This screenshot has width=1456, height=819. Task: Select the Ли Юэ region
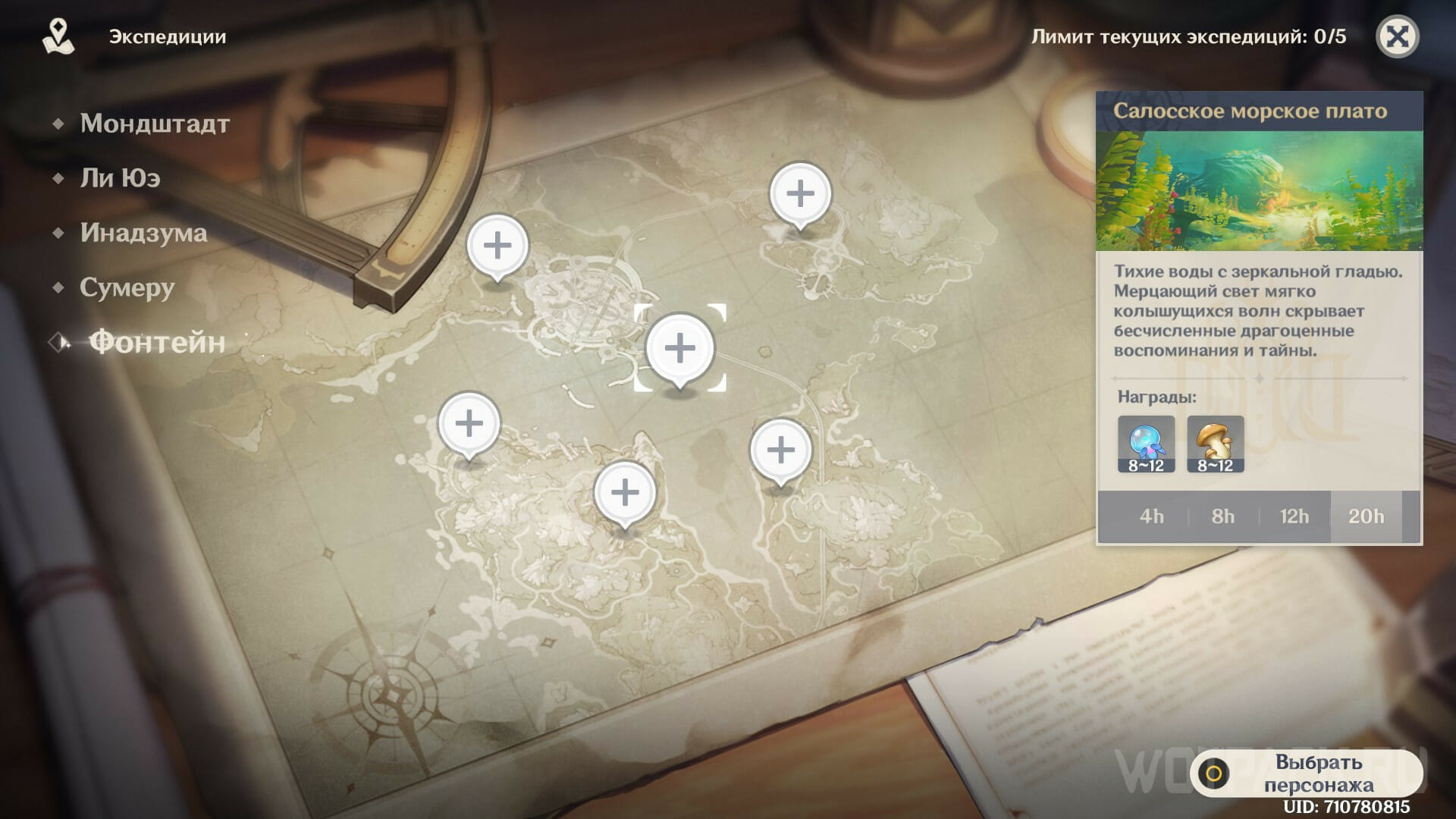(120, 178)
